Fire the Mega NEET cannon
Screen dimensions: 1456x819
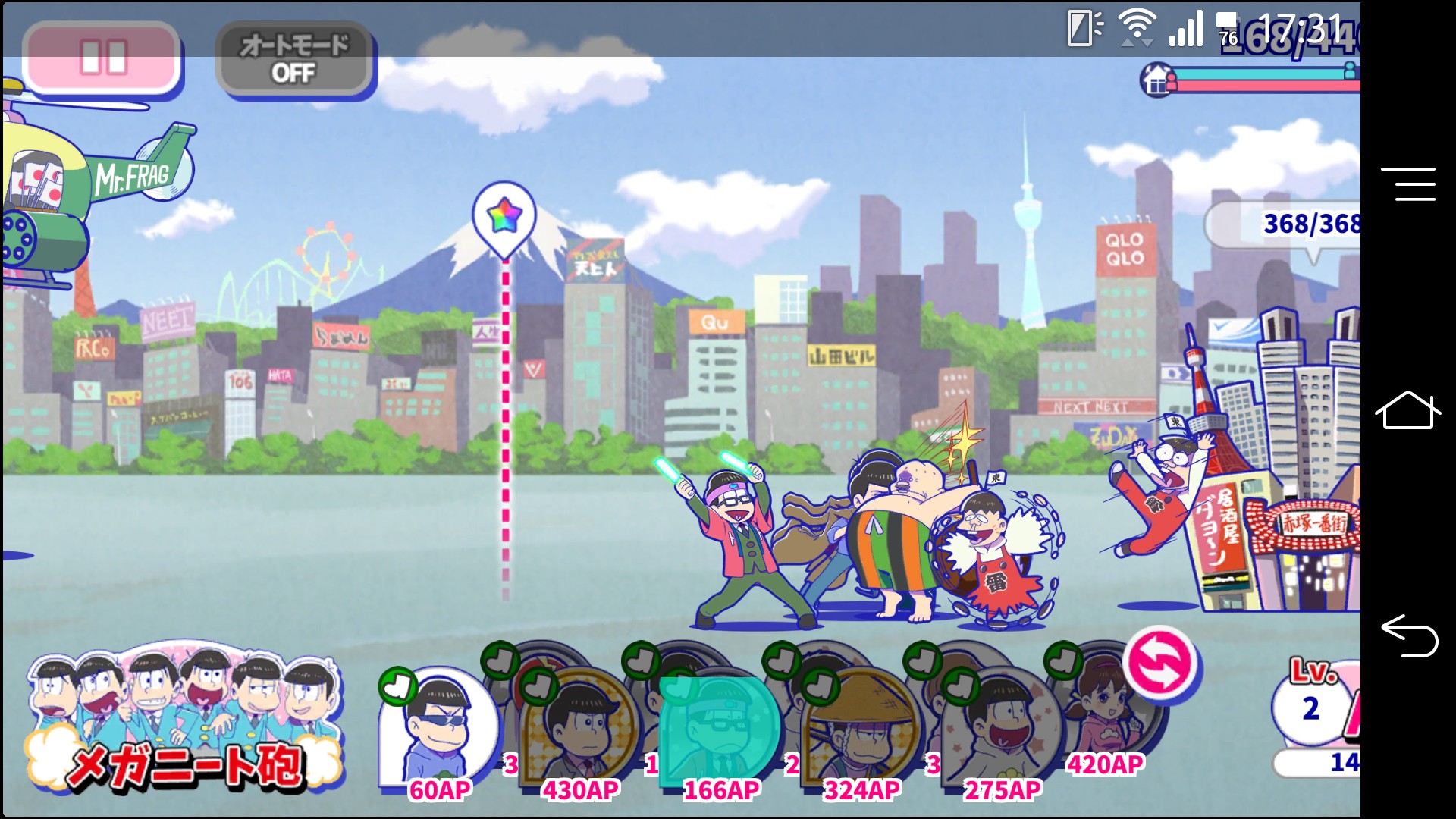184,719
